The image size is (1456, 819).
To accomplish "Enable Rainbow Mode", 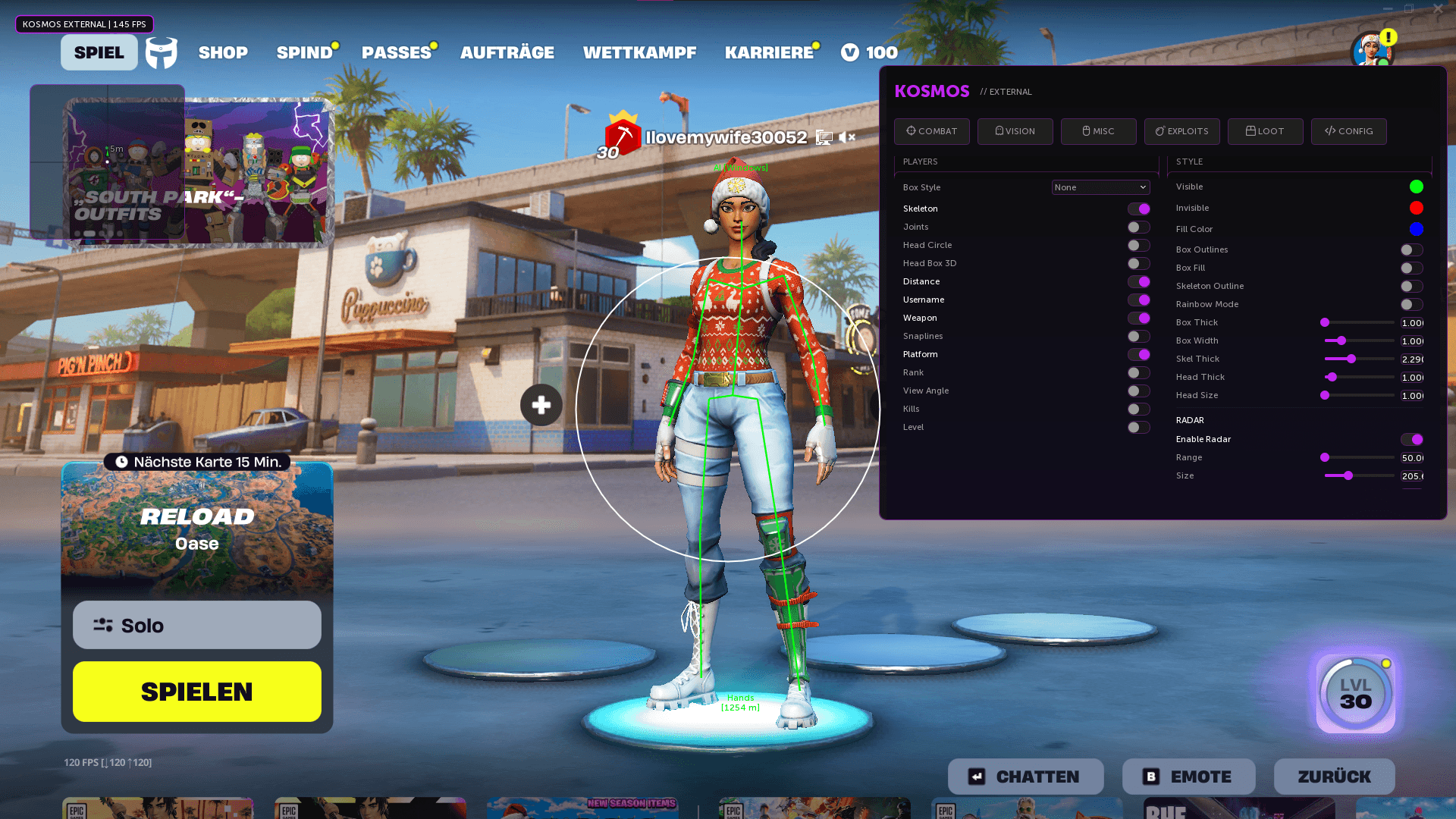I will pos(1411,304).
